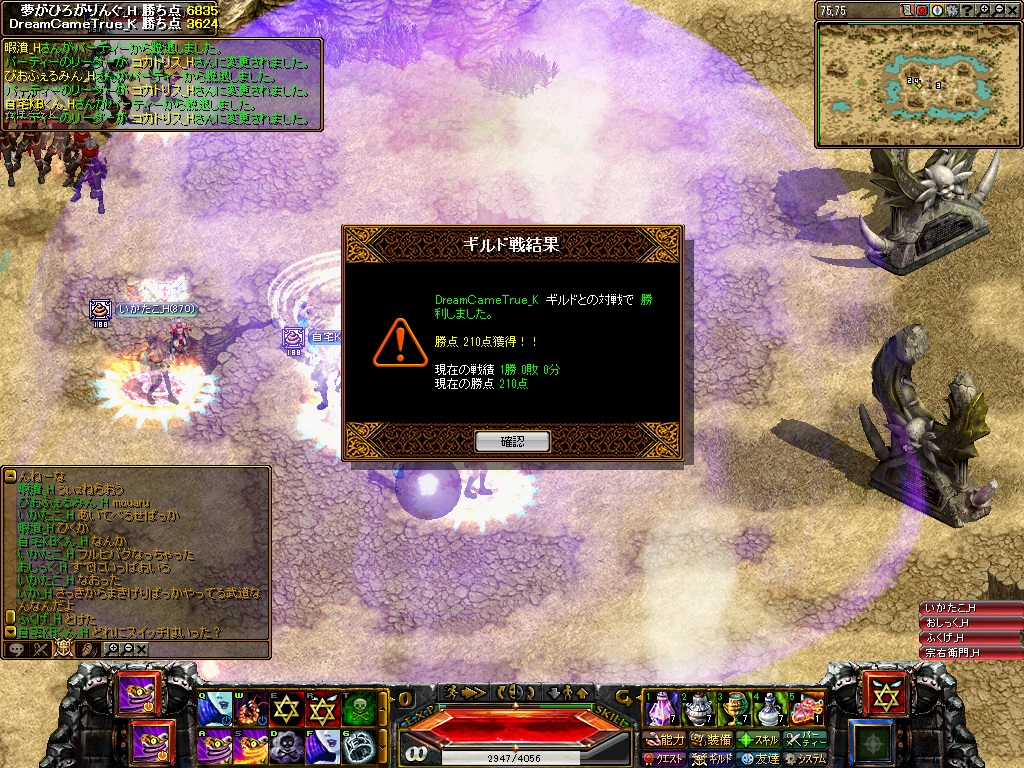Open the システム (system) menu

click(x=804, y=759)
